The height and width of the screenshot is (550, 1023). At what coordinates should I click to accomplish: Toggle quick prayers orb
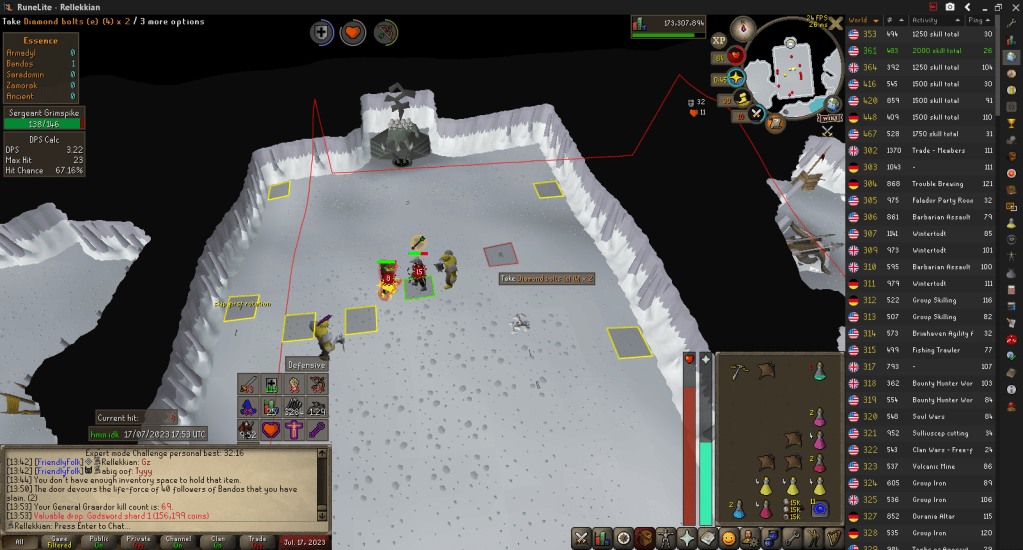pos(736,76)
